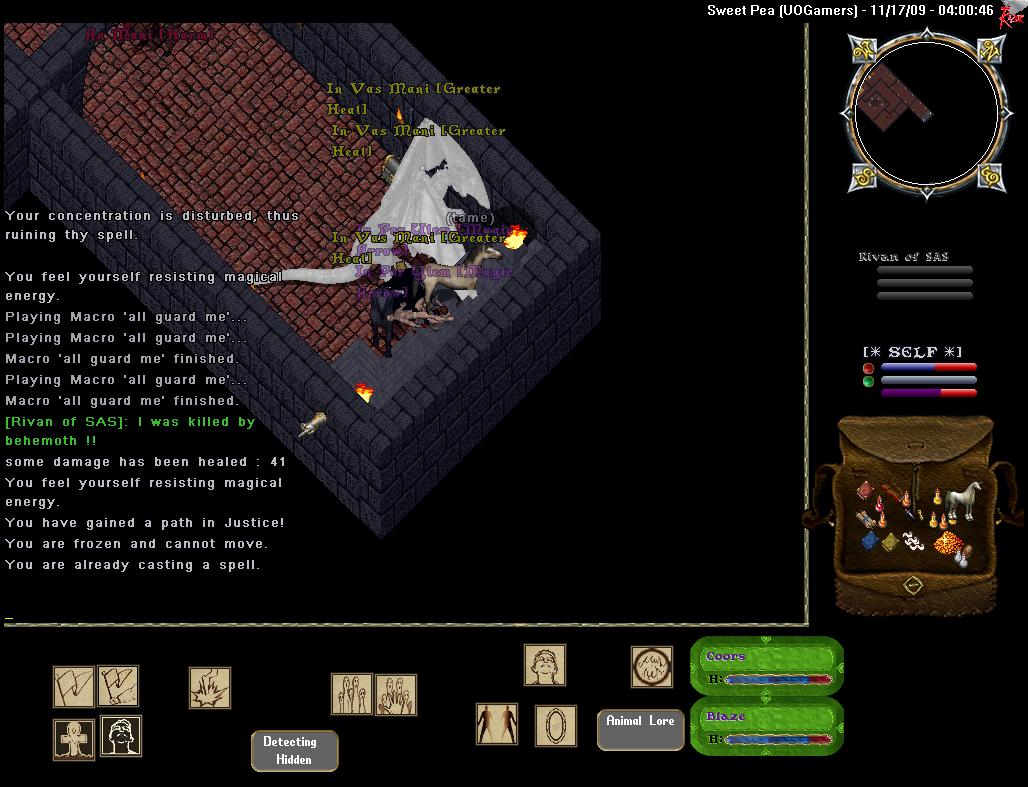Click the backpack's diamond clasp buckle
Image resolution: width=1028 pixels, height=787 pixels.
[x=912, y=584]
